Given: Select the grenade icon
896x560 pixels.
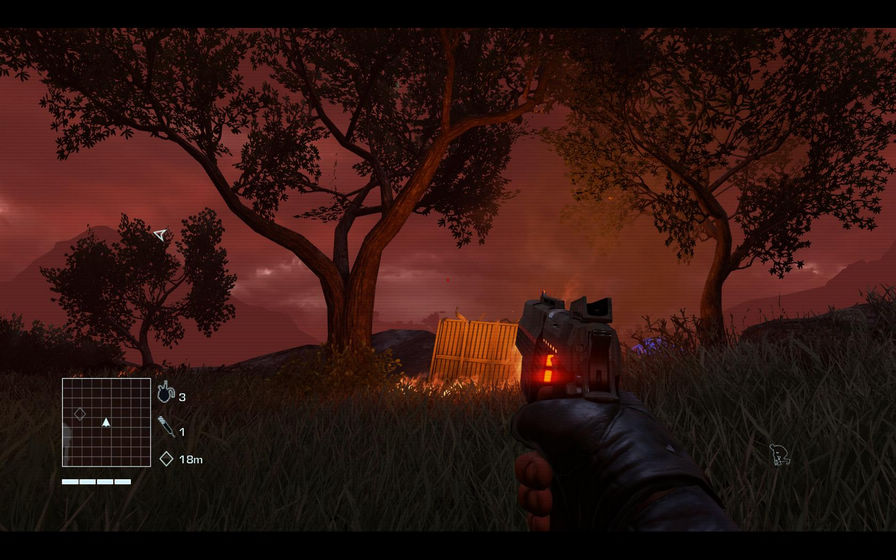Looking at the screenshot, I should (165, 394).
